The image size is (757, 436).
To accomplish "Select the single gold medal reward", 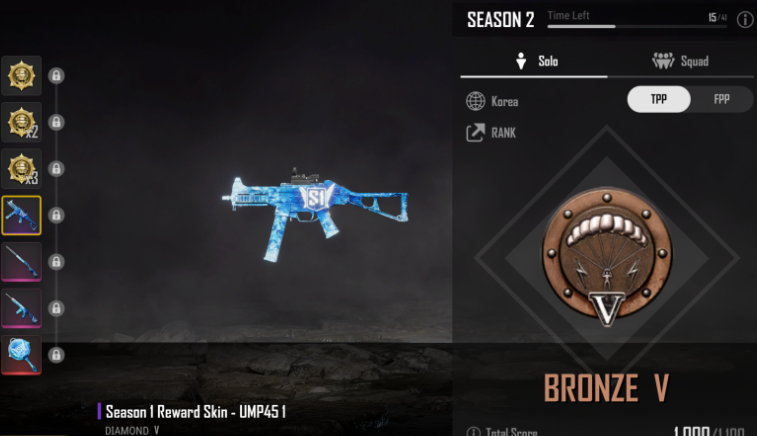I will 21,75.
